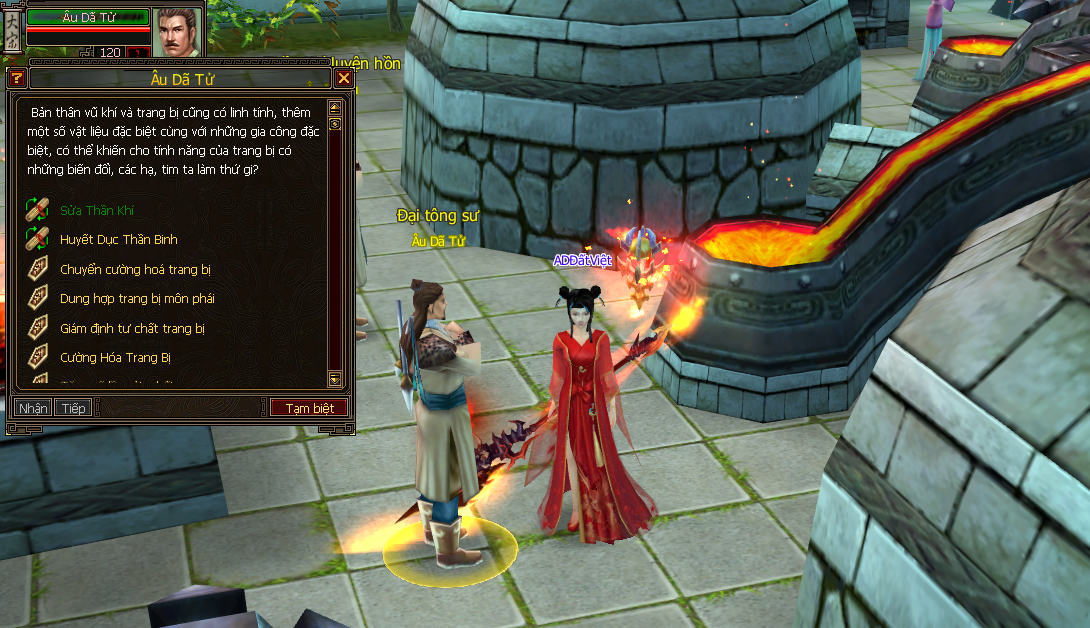Click the Nhận button

[32, 408]
